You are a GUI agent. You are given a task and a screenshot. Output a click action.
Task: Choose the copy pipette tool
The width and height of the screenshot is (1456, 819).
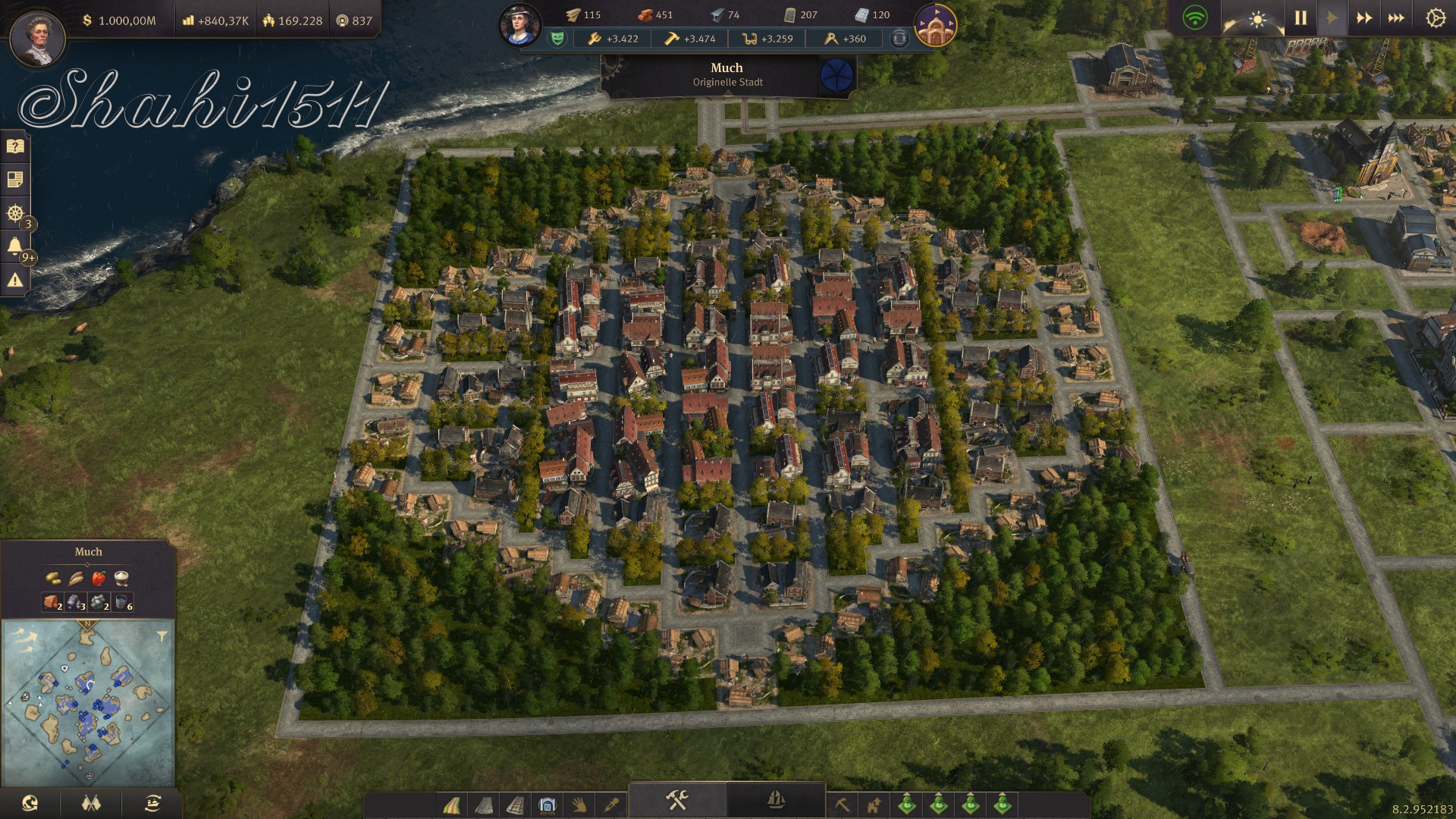(x=611, y=804)
